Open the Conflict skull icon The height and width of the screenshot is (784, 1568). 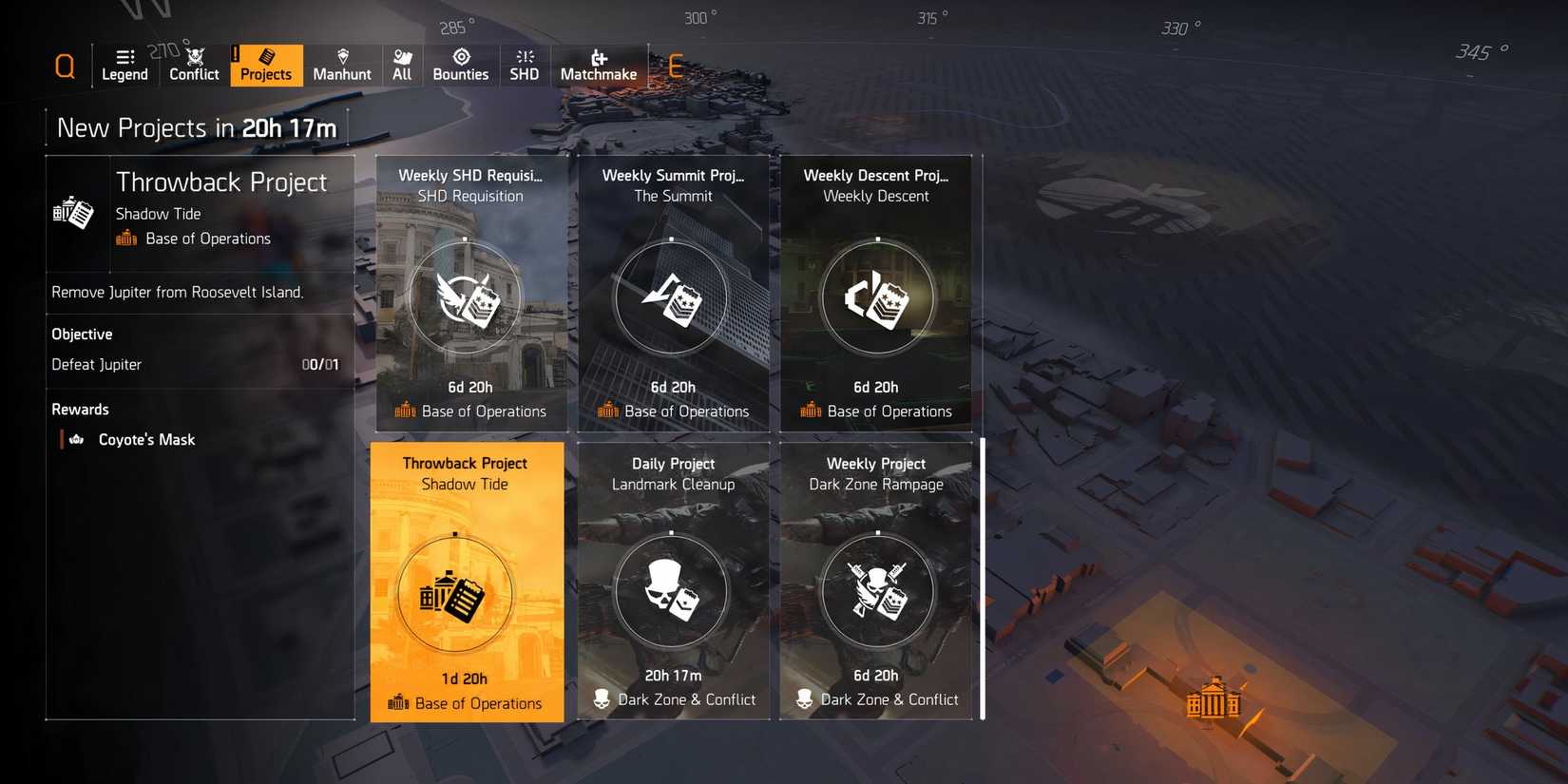click(194, 55)
